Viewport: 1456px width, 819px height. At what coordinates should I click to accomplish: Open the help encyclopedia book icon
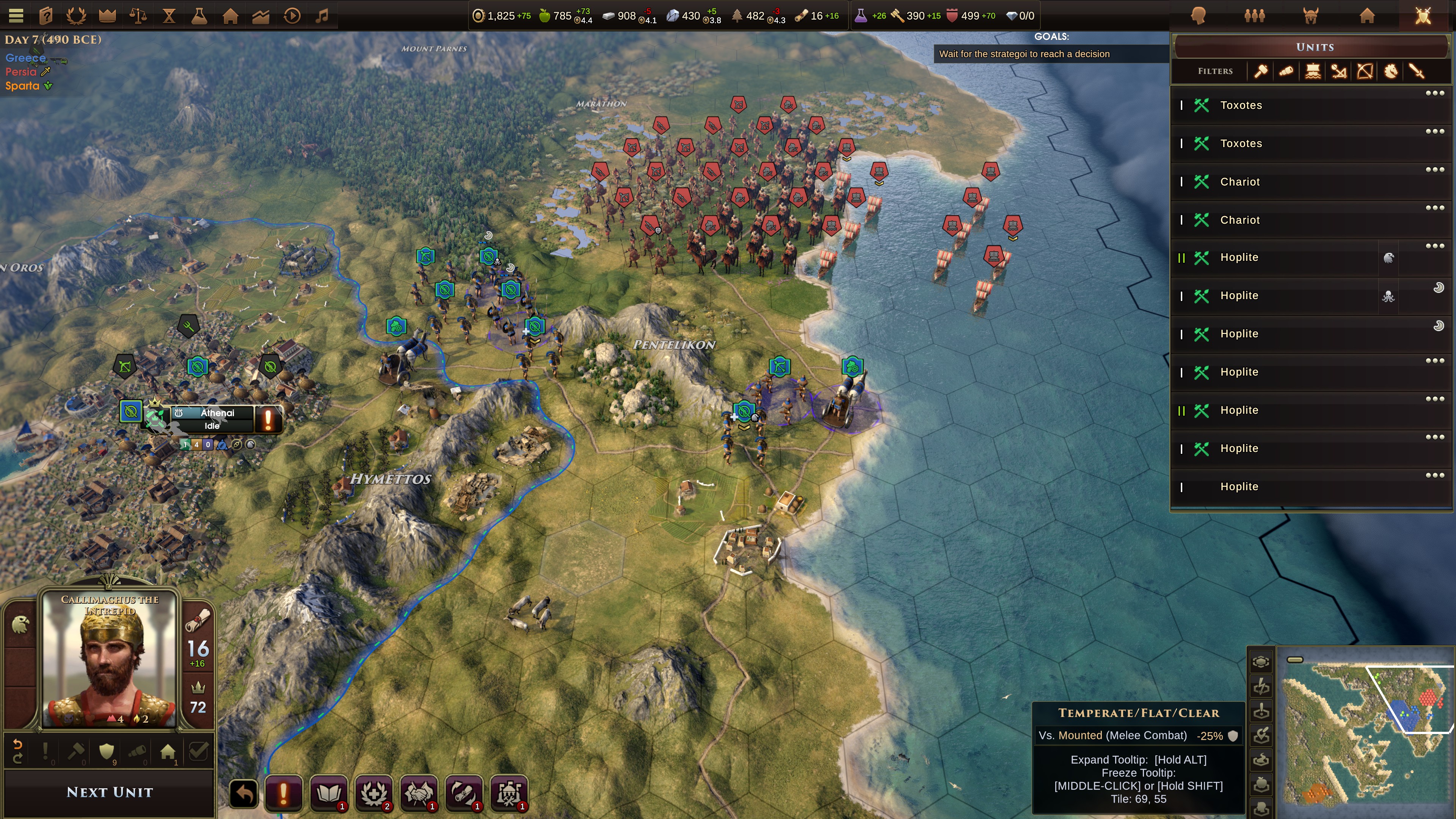46,15
